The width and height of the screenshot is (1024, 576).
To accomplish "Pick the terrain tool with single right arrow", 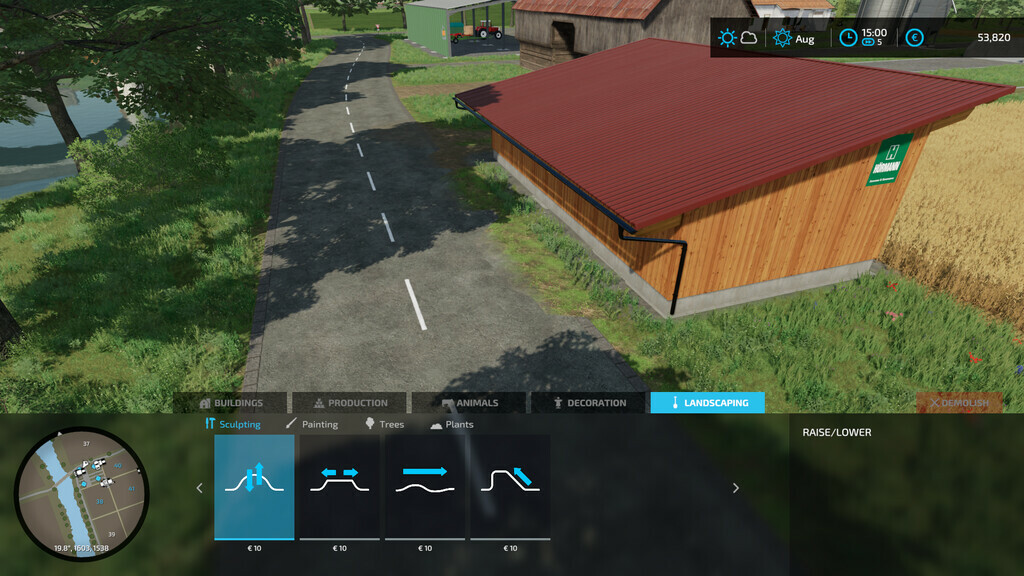I will pyautogui.click(x=425, y=487).
